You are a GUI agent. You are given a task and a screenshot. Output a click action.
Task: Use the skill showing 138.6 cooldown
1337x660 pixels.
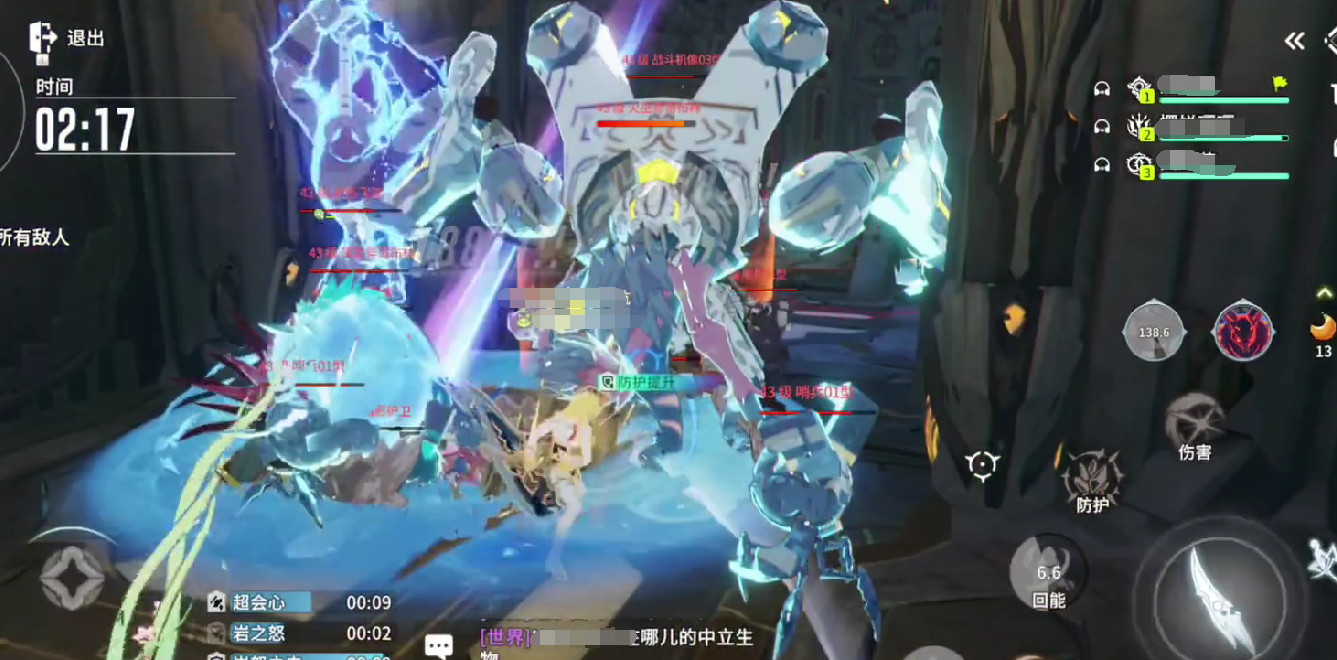pos(1154,330)
